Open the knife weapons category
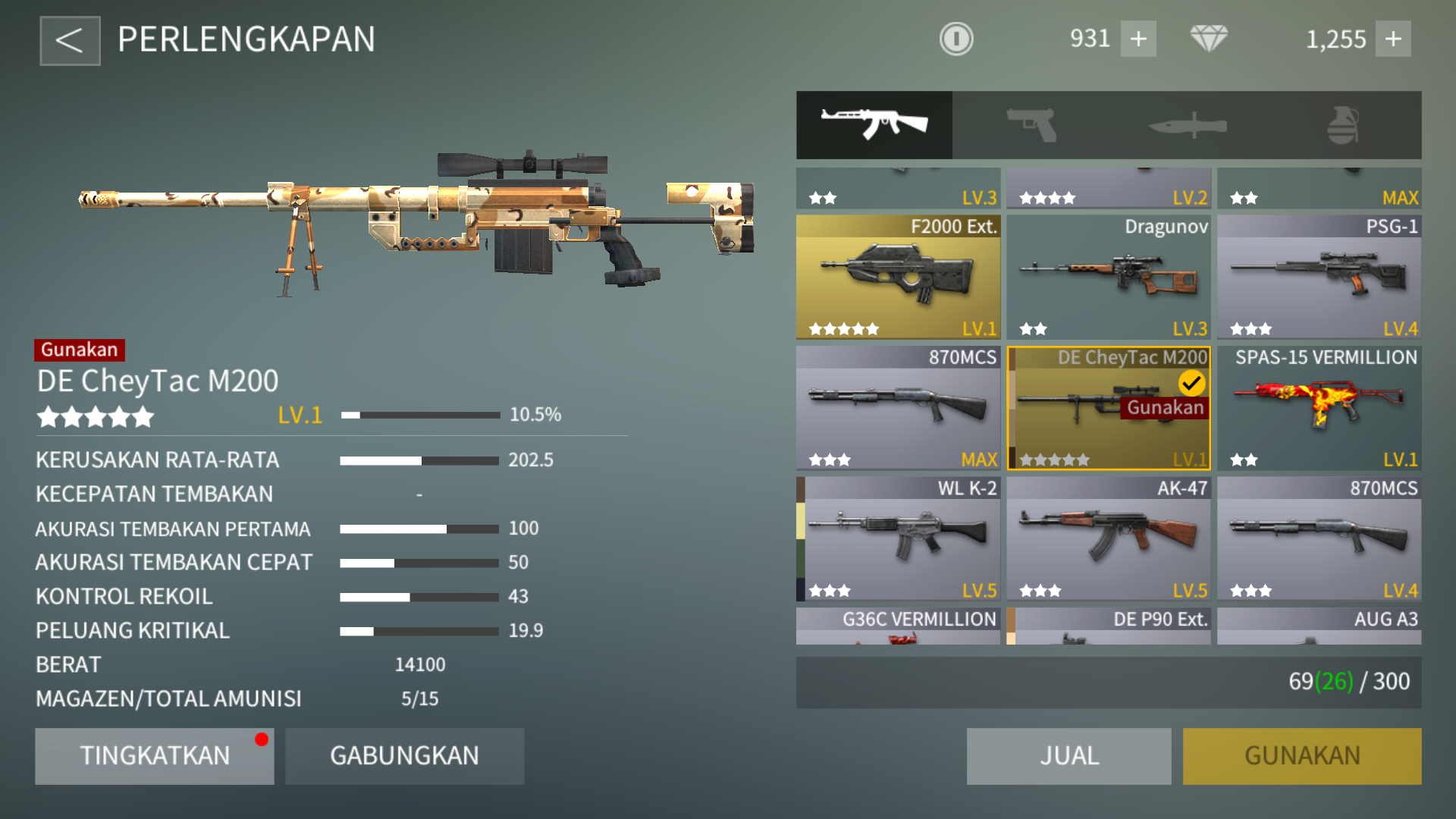Screen dimensions: 1456x819 click(1187, 124)
